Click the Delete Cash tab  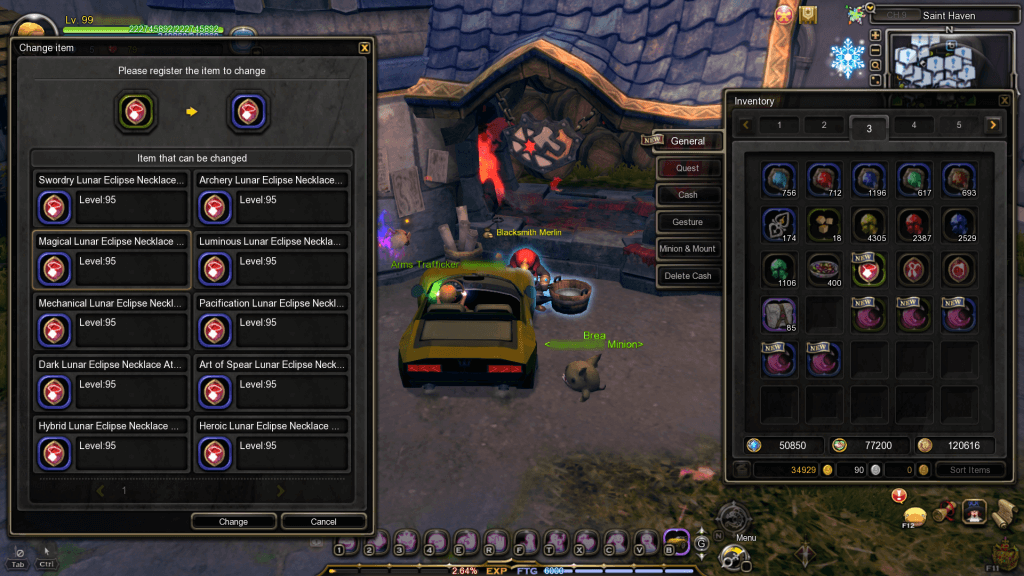coord(687,276)
